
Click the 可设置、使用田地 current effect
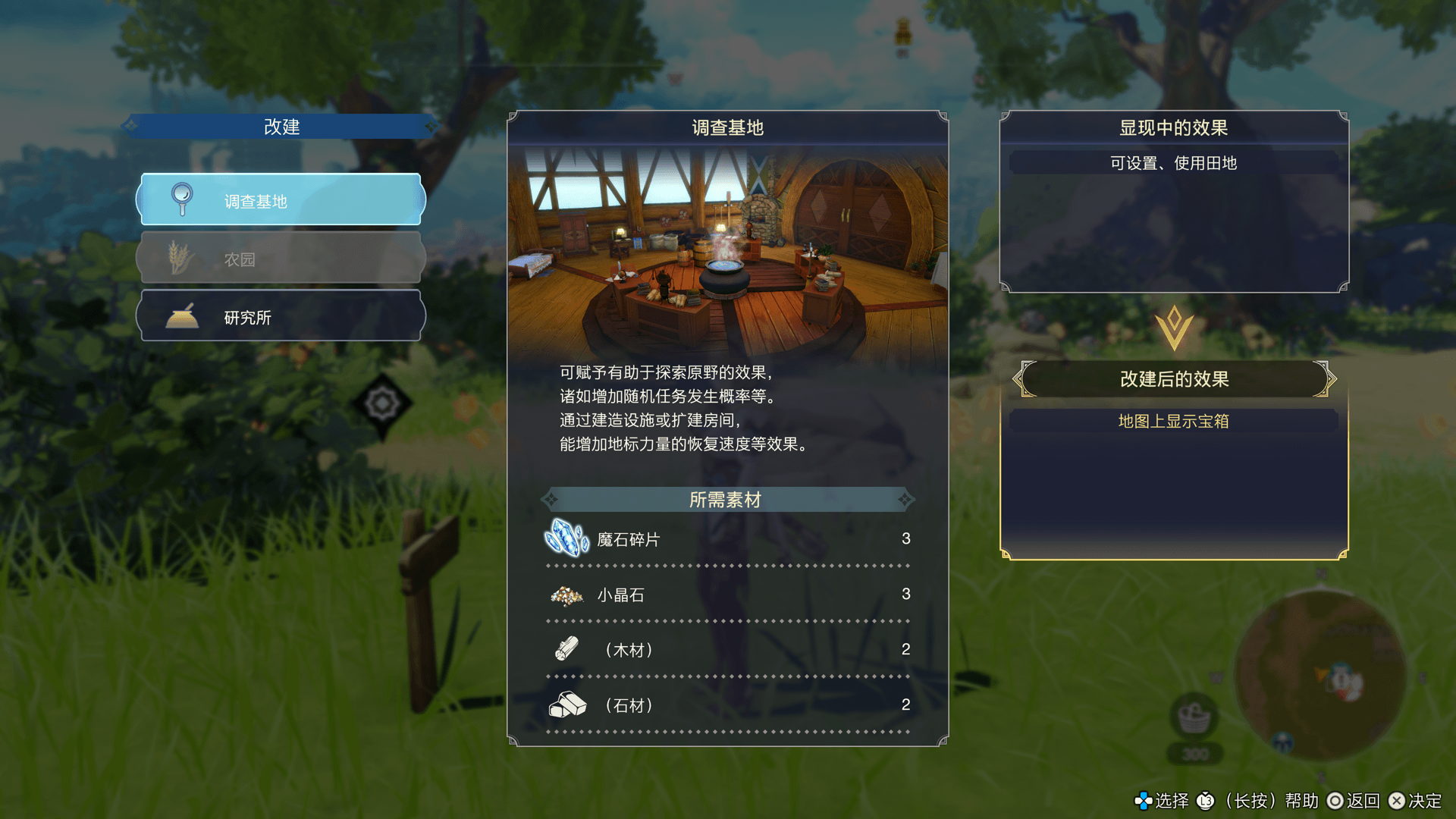pos(1173,163)
